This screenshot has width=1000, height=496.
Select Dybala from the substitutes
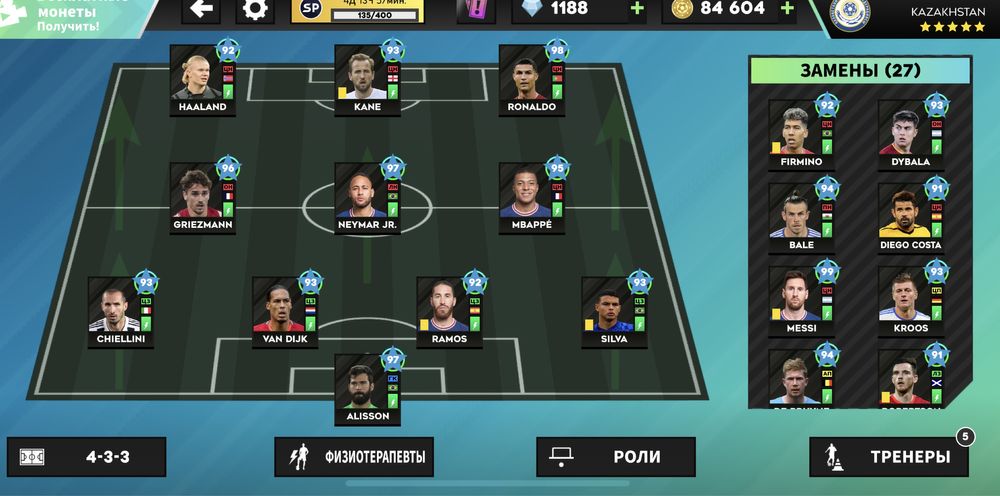pyautogui.click(x=910, y=133)
